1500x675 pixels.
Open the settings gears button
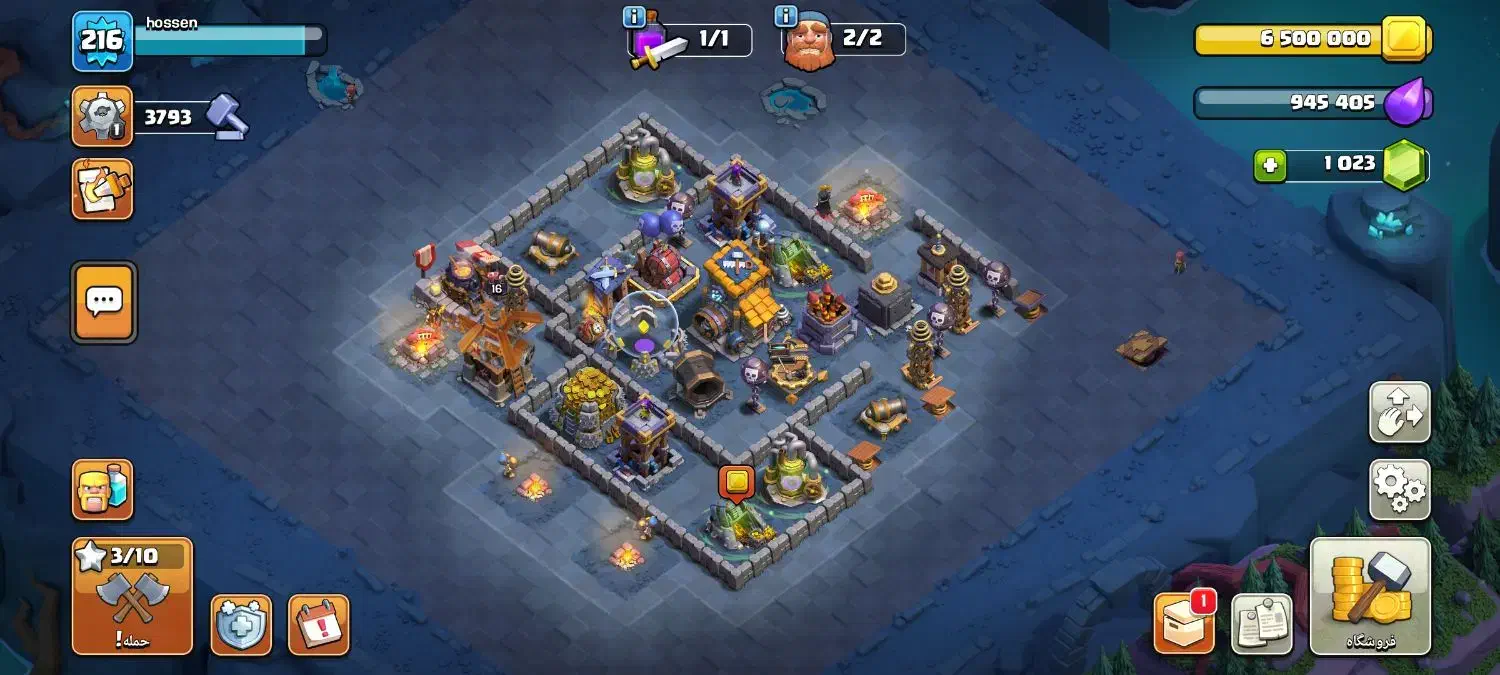coord(1399,489)
